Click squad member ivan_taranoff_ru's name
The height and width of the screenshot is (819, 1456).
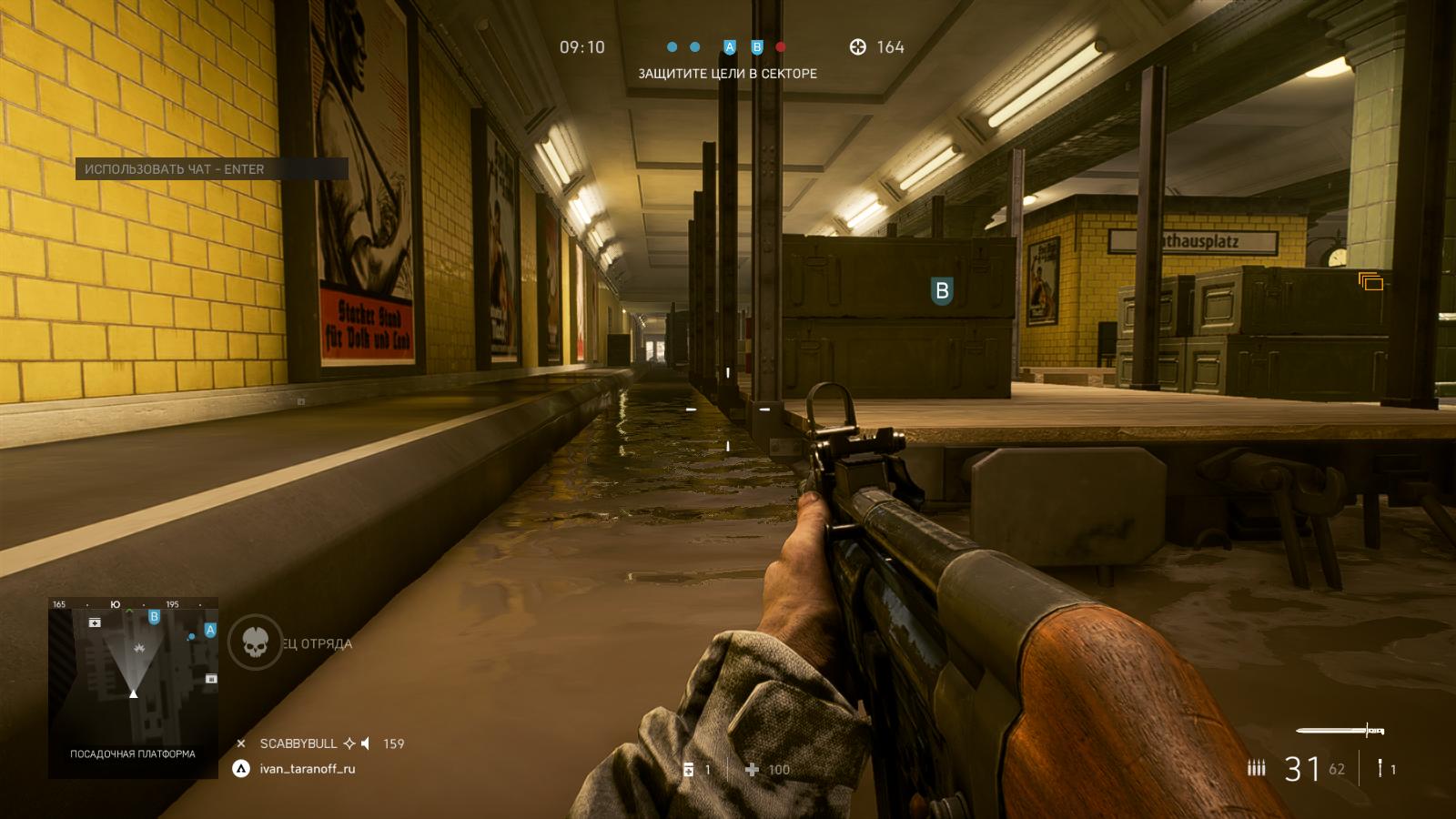click(x=308, y=769)
